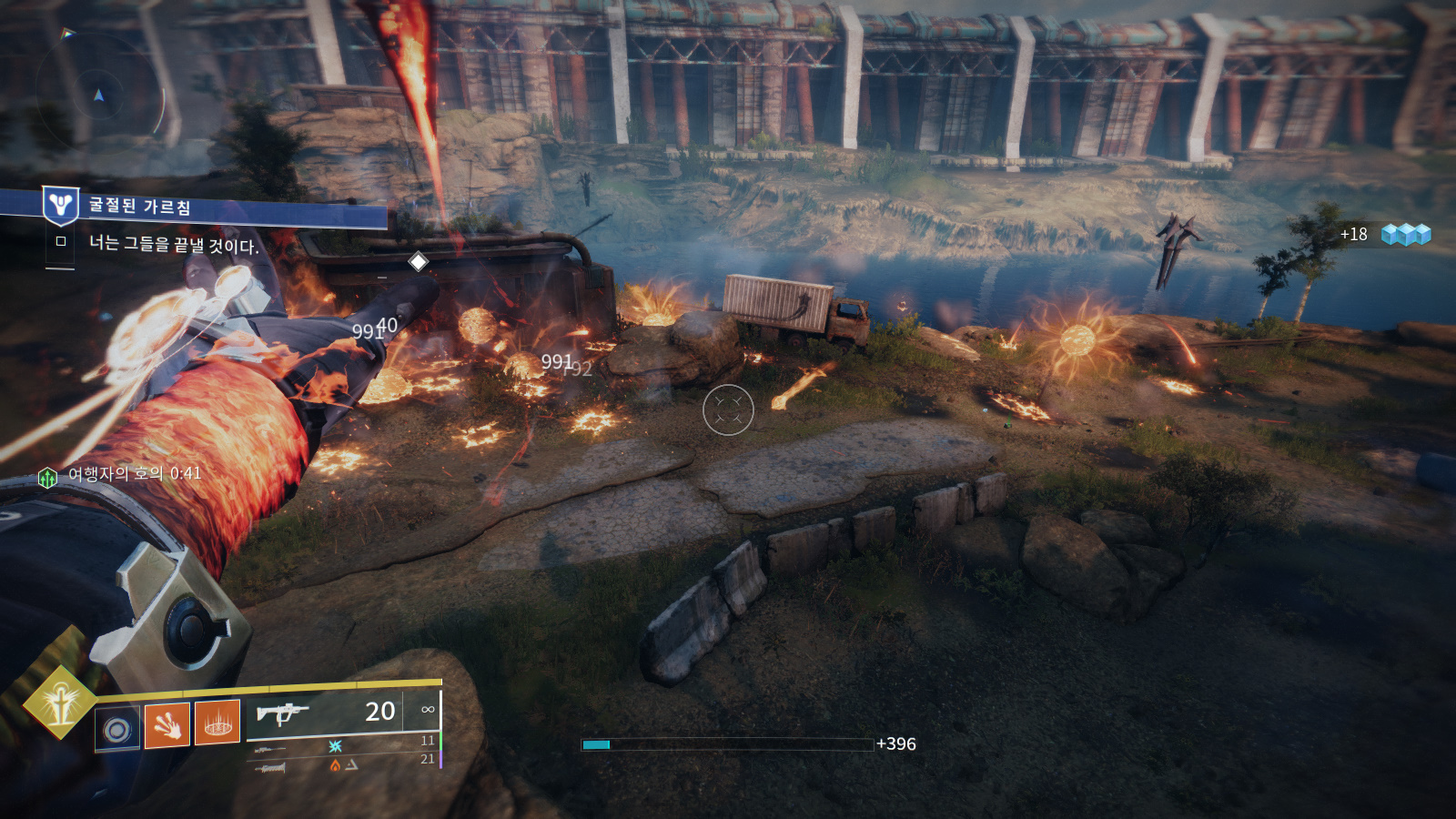Select the grenade ability icon
The image size is (1456, 819).
[117, 729]
